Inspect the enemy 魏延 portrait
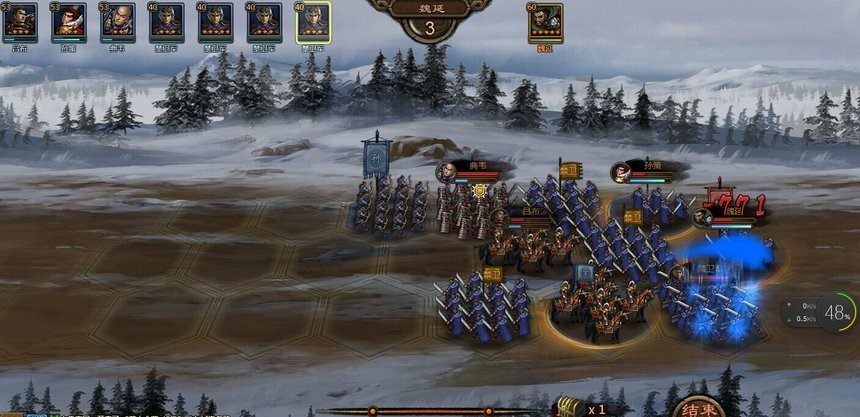 coord(546,22)
